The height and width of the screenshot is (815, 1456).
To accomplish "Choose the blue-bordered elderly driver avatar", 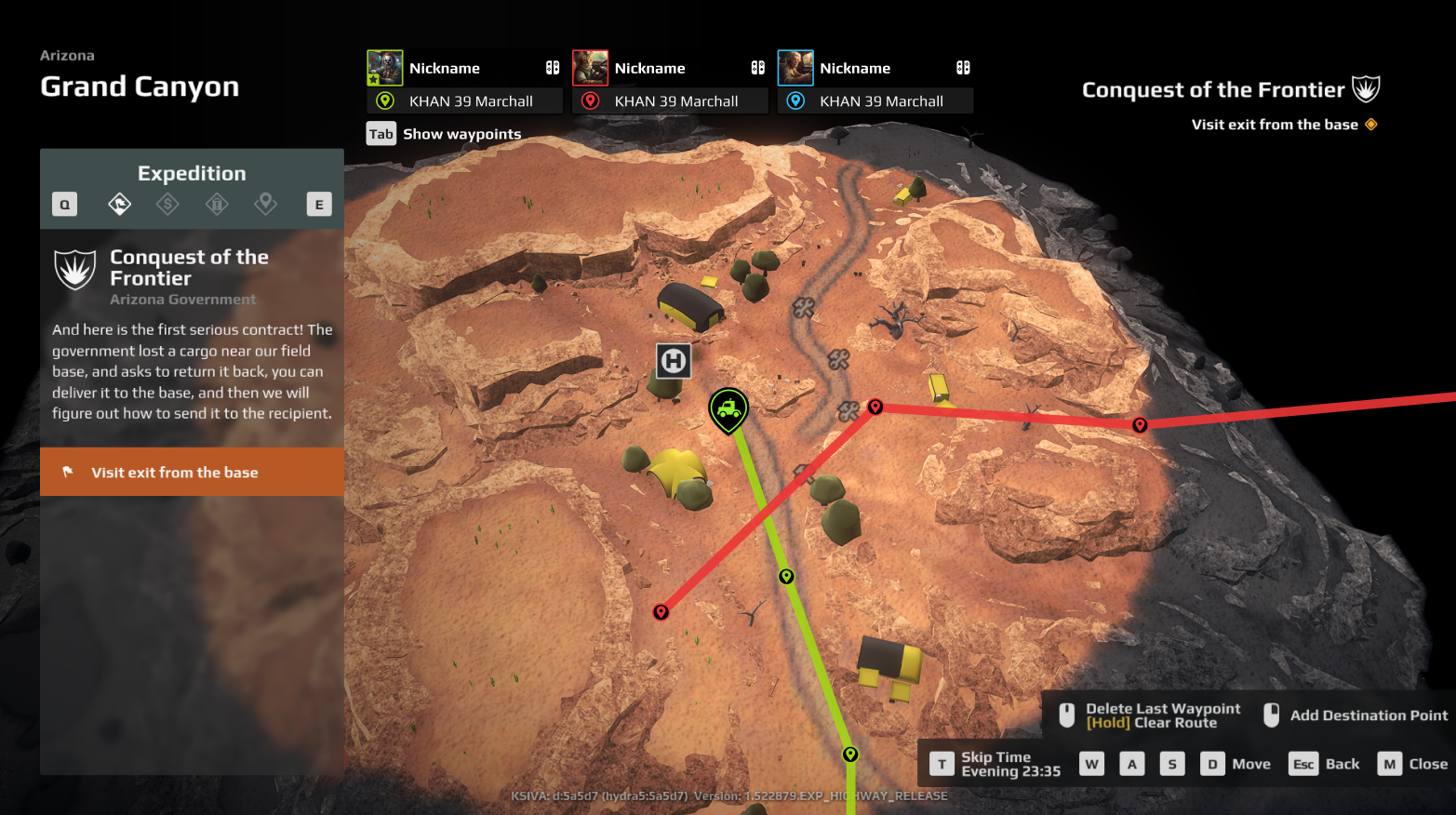I will pyautogui.click(x=795, y=68).
